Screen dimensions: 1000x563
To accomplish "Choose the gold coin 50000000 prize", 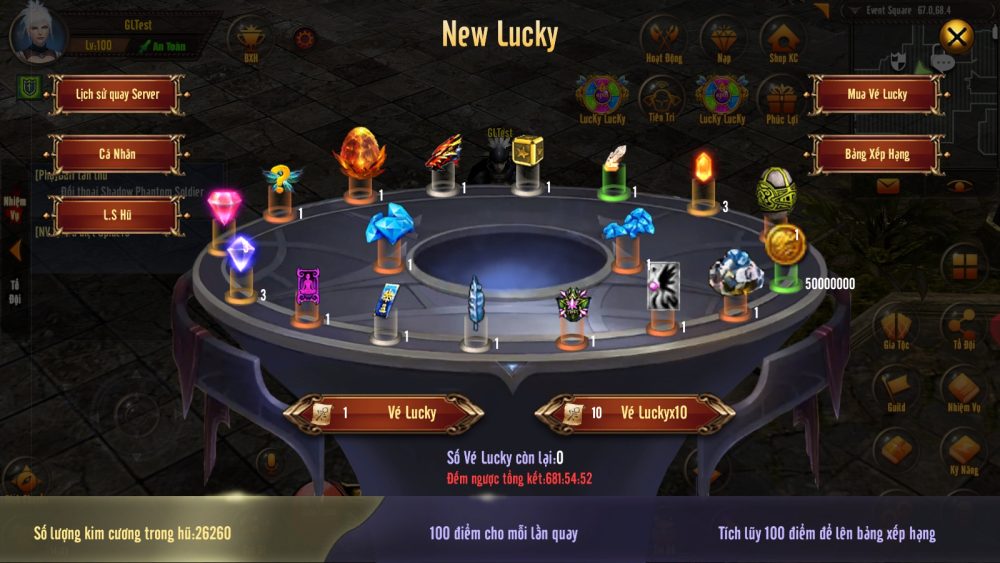I will pyautogui.click(x=784, y=245).
